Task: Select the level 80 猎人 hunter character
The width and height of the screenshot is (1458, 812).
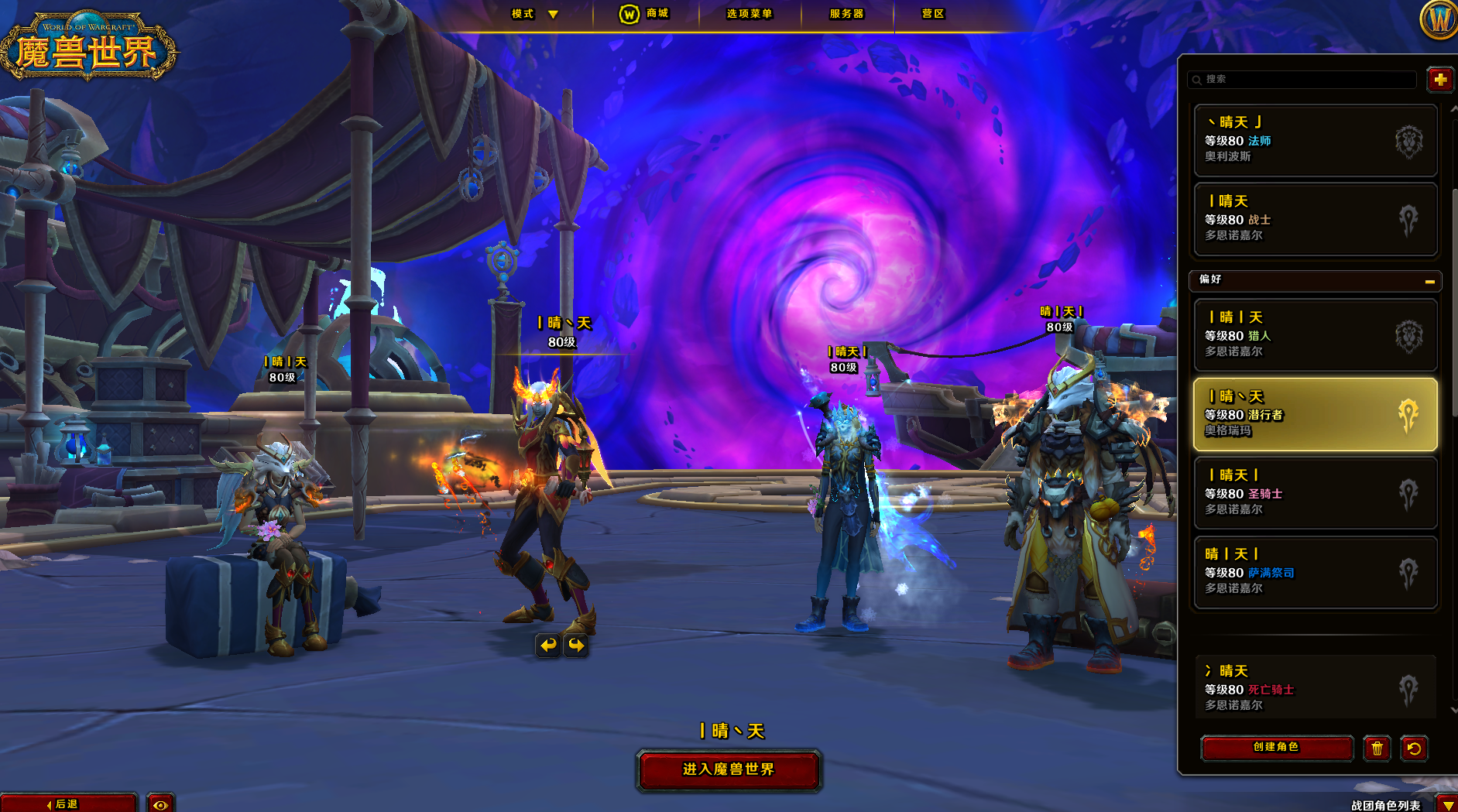Action: click(1315, 336)
